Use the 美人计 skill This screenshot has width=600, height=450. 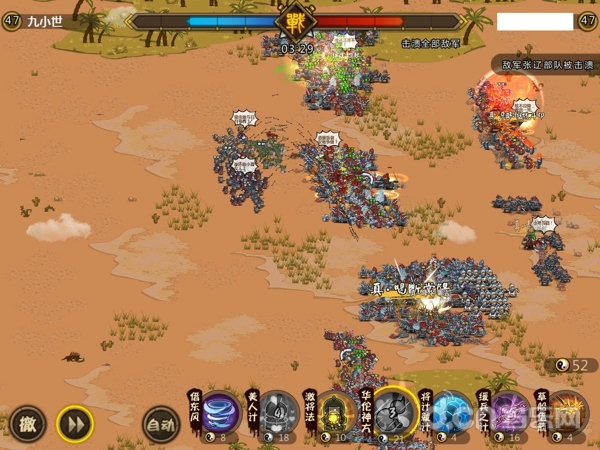point(279,412)
